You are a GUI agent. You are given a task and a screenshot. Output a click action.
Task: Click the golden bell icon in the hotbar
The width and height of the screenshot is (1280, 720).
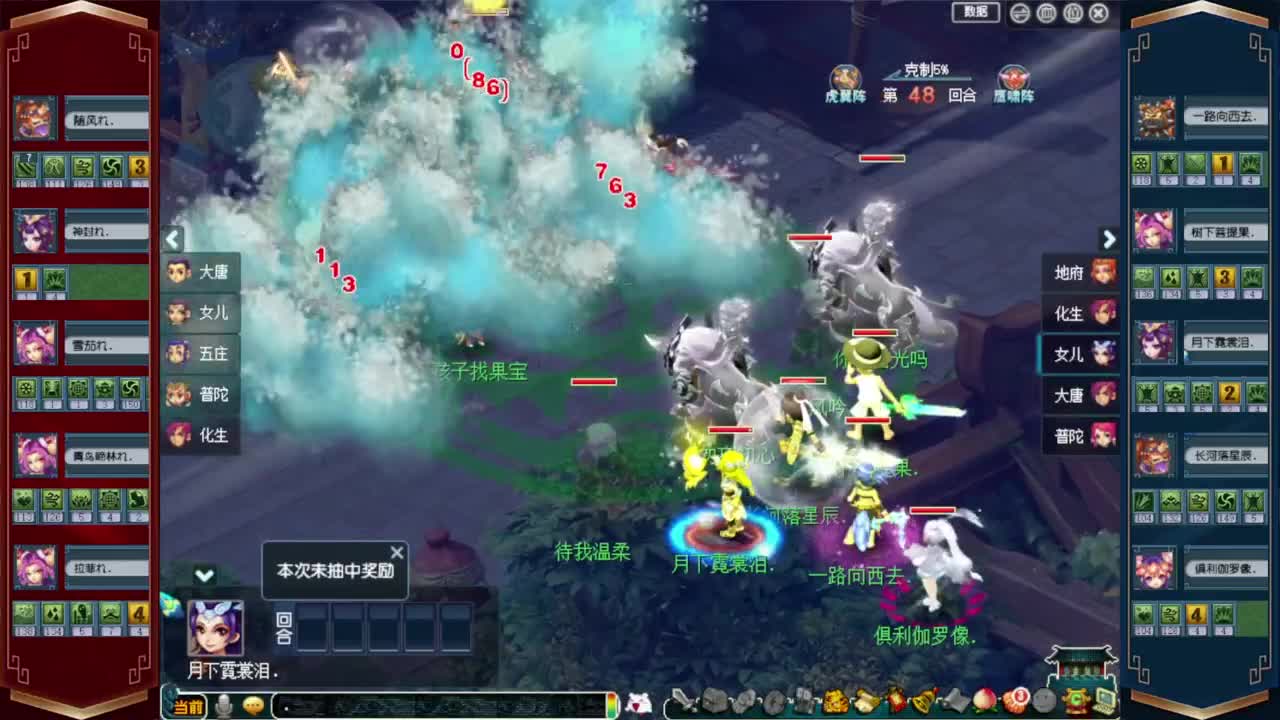[921, 703]
